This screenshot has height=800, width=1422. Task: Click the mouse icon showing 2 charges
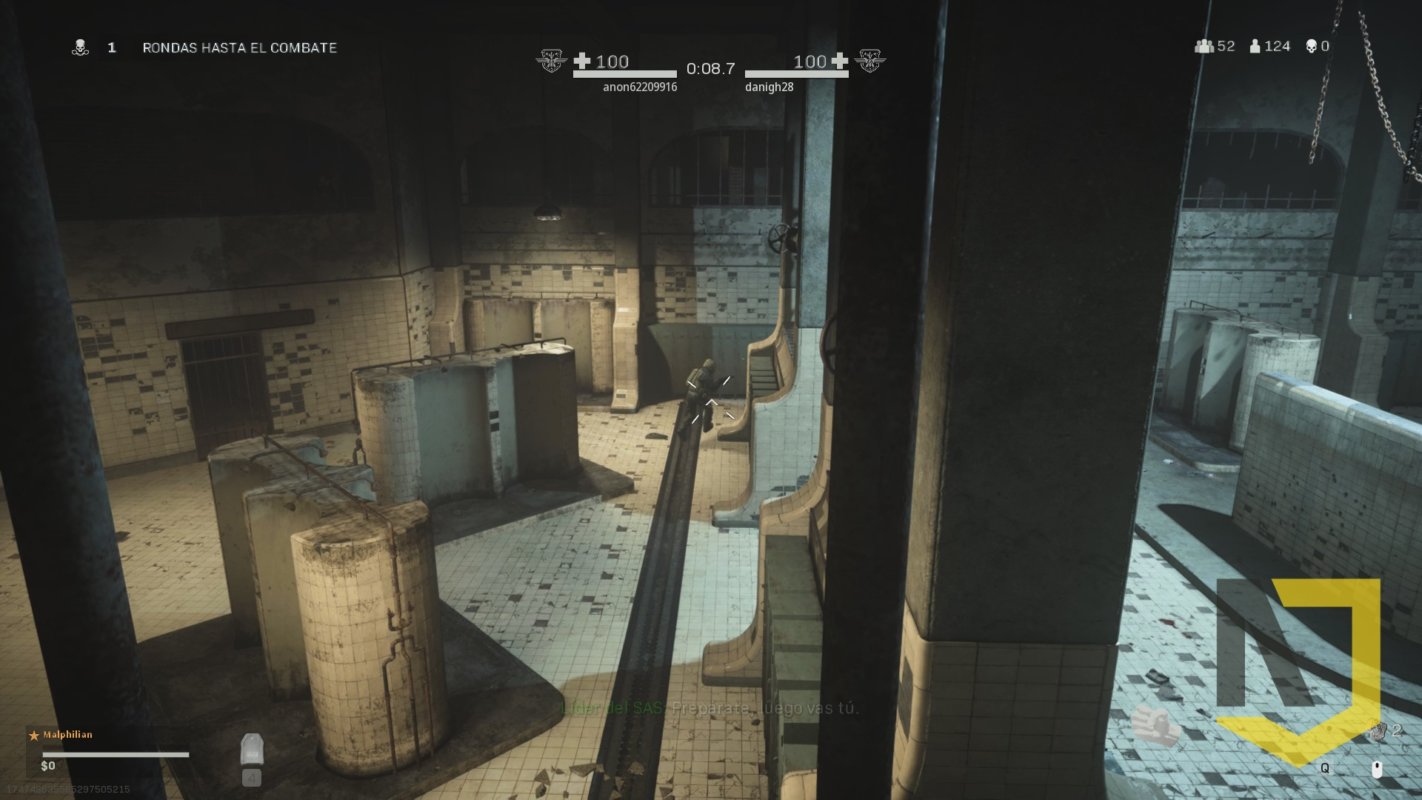click(x=1377, y=768)
